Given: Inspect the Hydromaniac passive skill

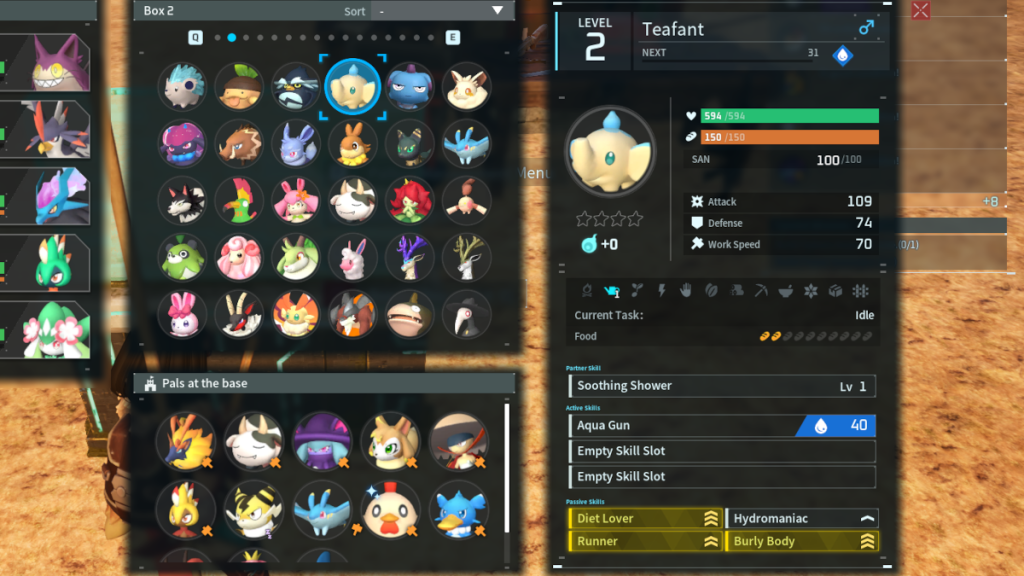Looking at the screenshot, I should pyautogui.click(x=802, y=518).
